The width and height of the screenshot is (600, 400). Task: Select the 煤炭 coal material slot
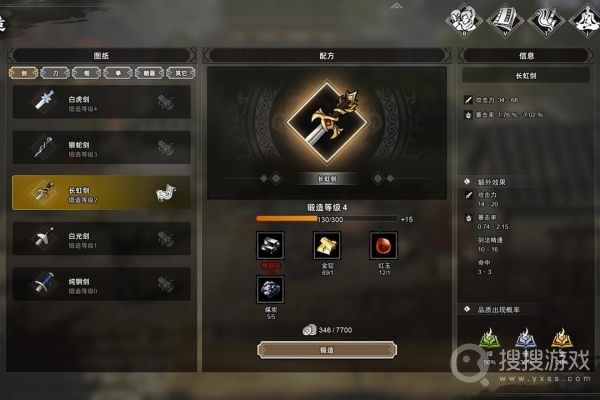click(x=270, y=290)
